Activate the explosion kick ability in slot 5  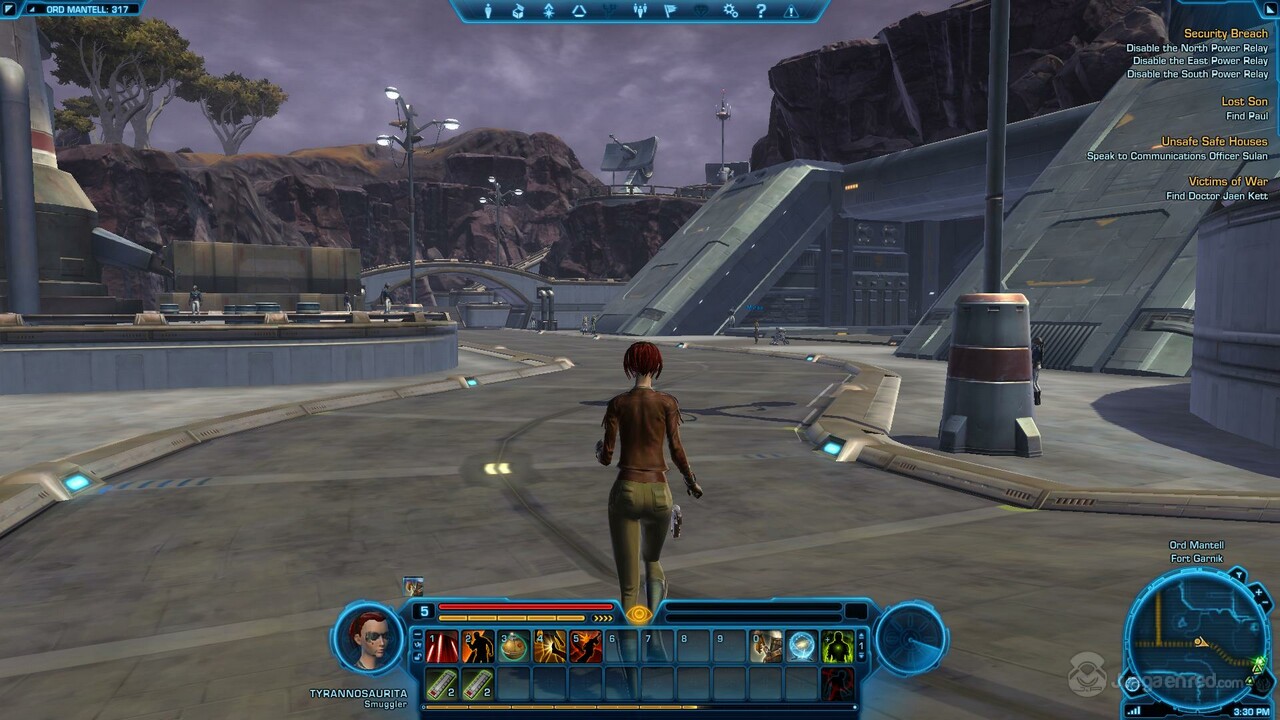[586, 647]
